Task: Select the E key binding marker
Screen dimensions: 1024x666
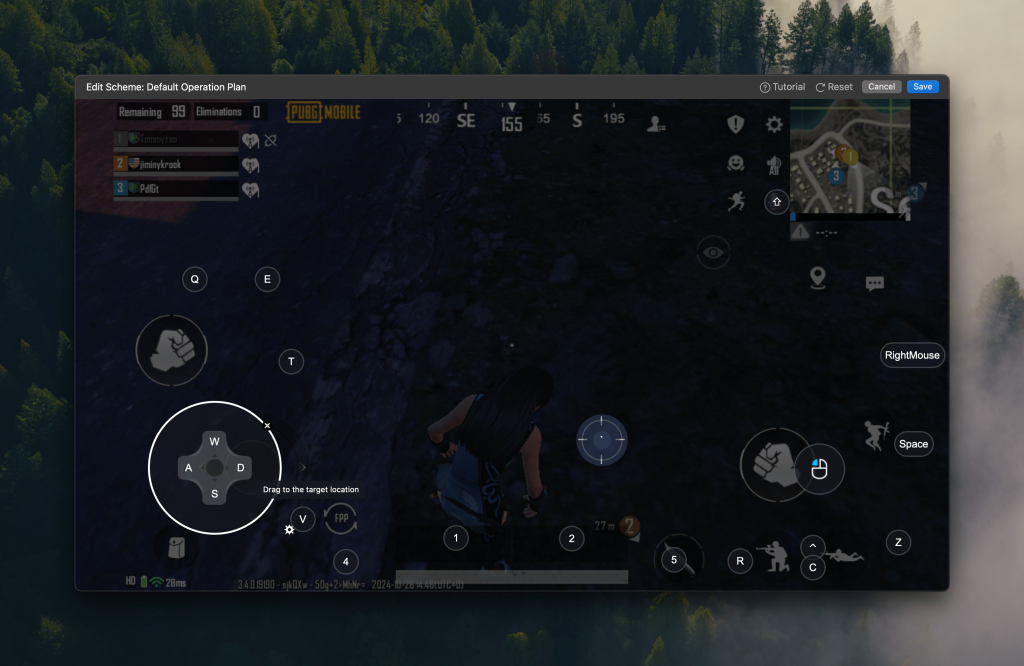Action: click(x=267, y=280)
